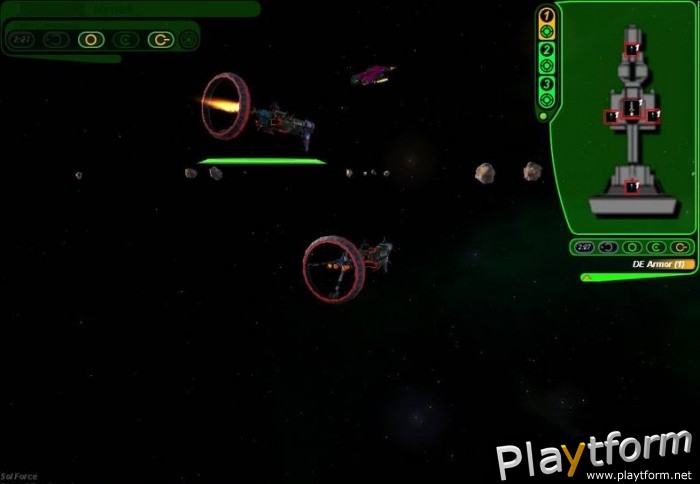Click the nose turret slot on ship diagram
Viewport: 700px width, 484px height.
click(632, 48)
